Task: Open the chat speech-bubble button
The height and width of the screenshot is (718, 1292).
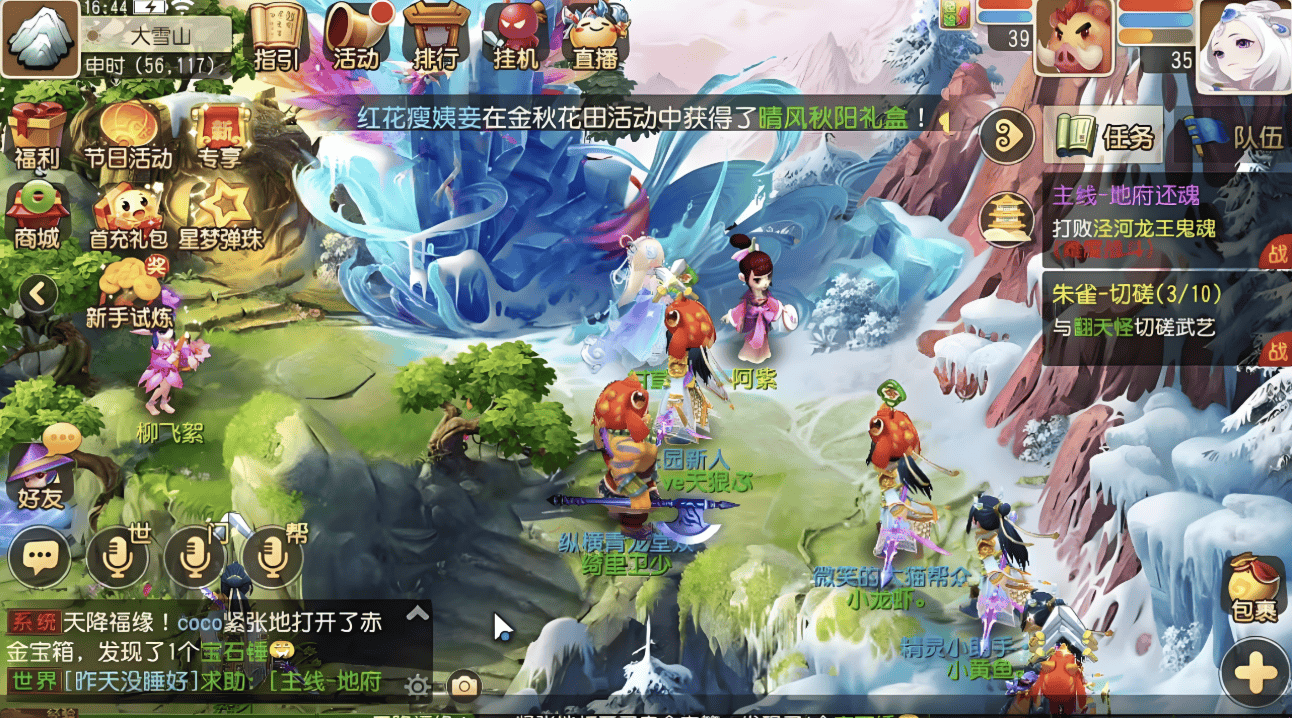Action: click(x=40, y=557)
